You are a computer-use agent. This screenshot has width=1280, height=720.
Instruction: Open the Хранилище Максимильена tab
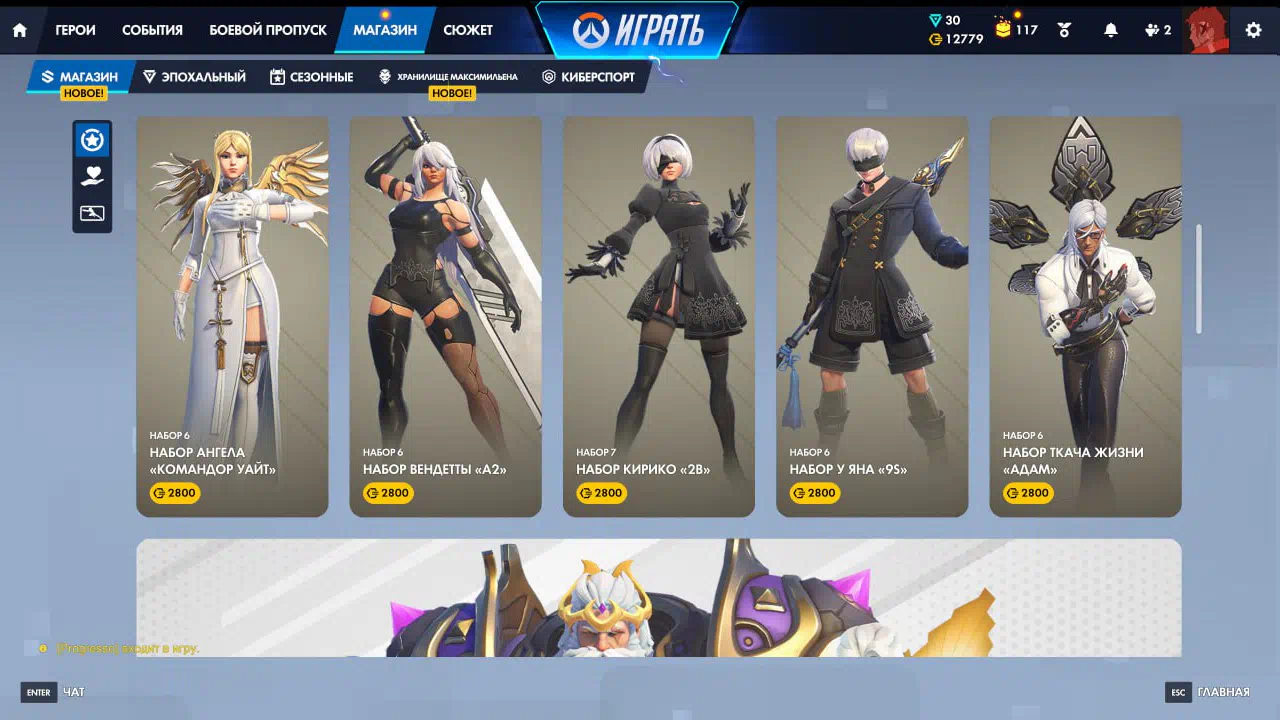[x=447, y=77]
